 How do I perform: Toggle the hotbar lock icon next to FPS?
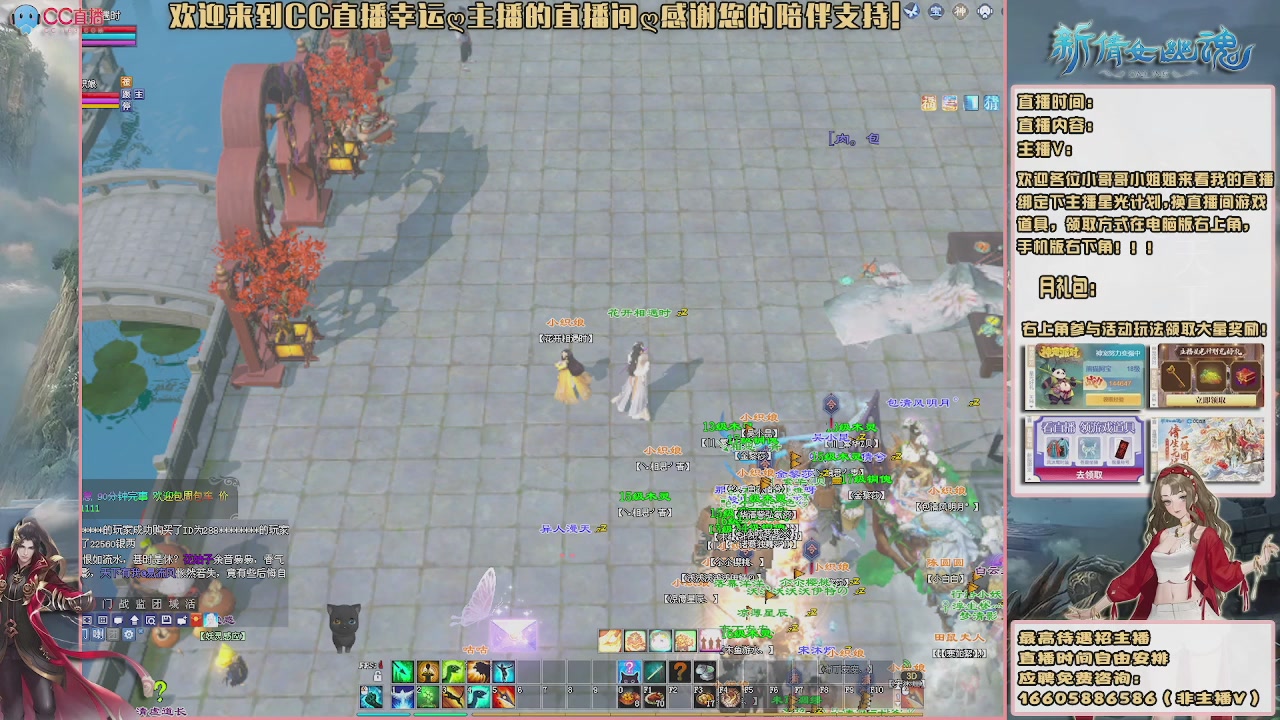[x=378, y=676]
